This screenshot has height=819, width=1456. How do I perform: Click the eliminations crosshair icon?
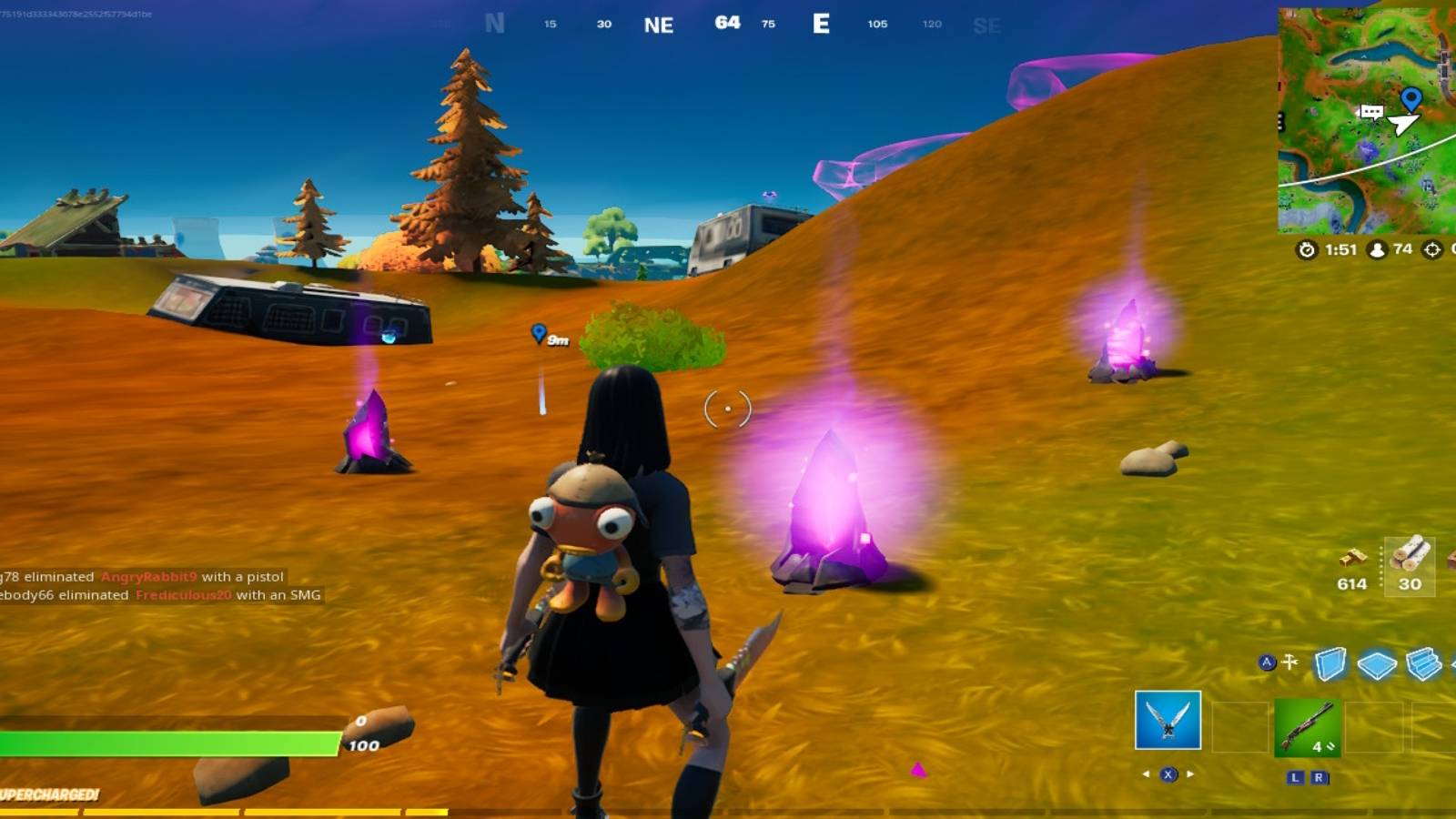tap(1432, 250)
